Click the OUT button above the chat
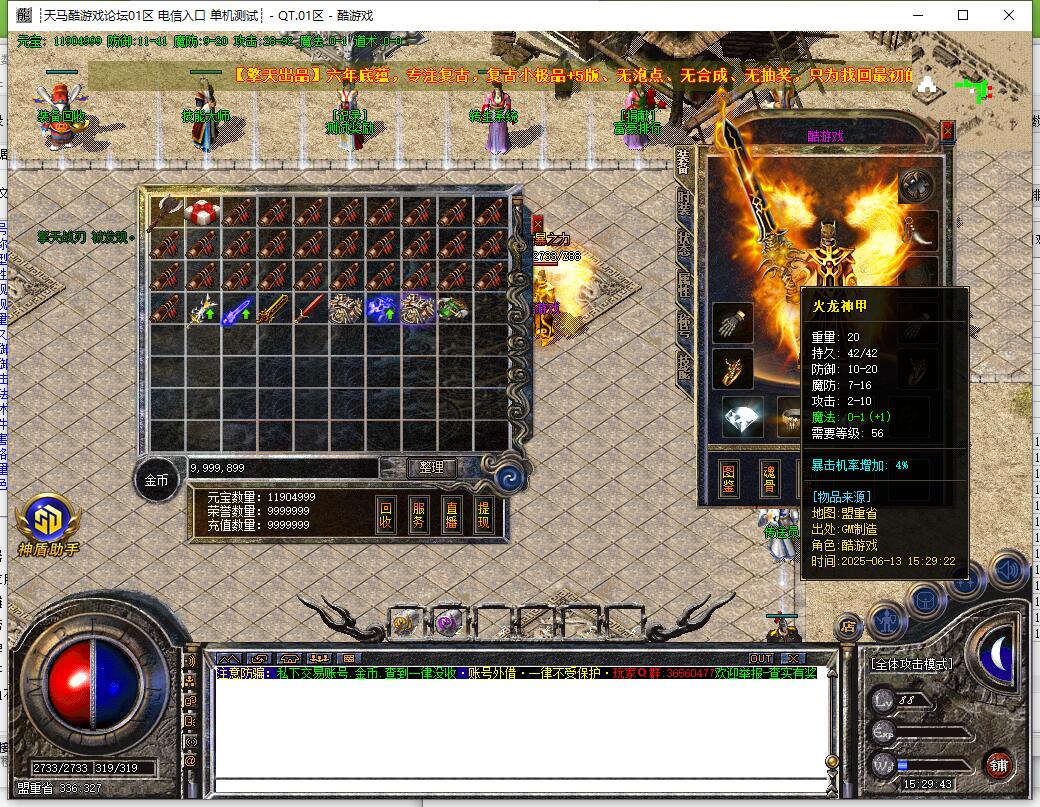Image resolution: width=1040 pixels, height=807 pixels. click(x=761, y=658)
